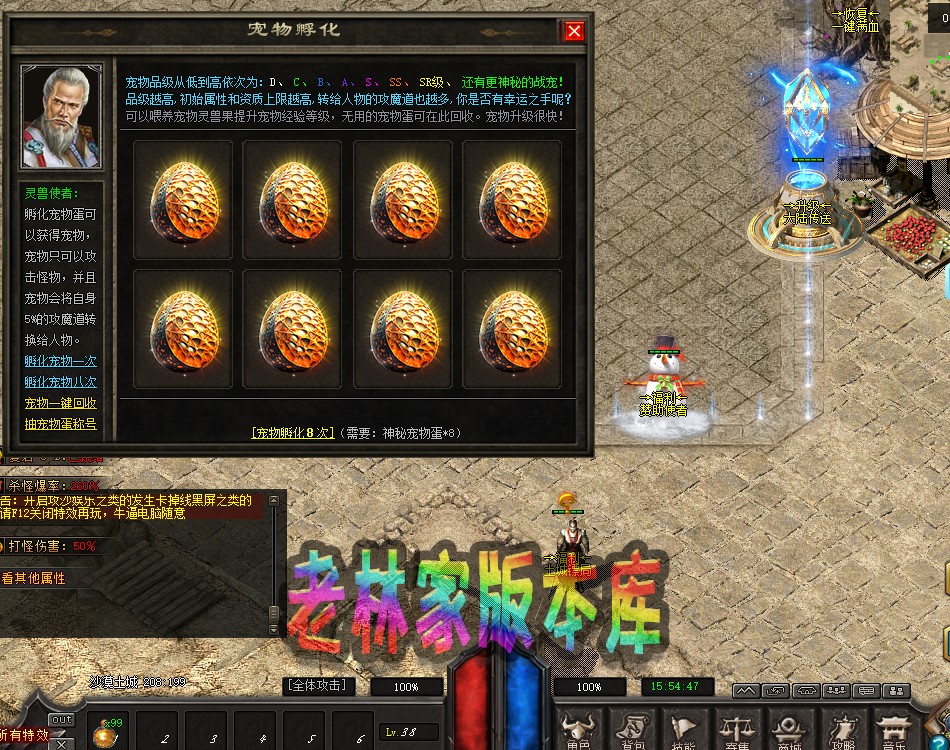
Task: Open the 抽宠物蛋称号 egg title link
Action: pos(61,424)
